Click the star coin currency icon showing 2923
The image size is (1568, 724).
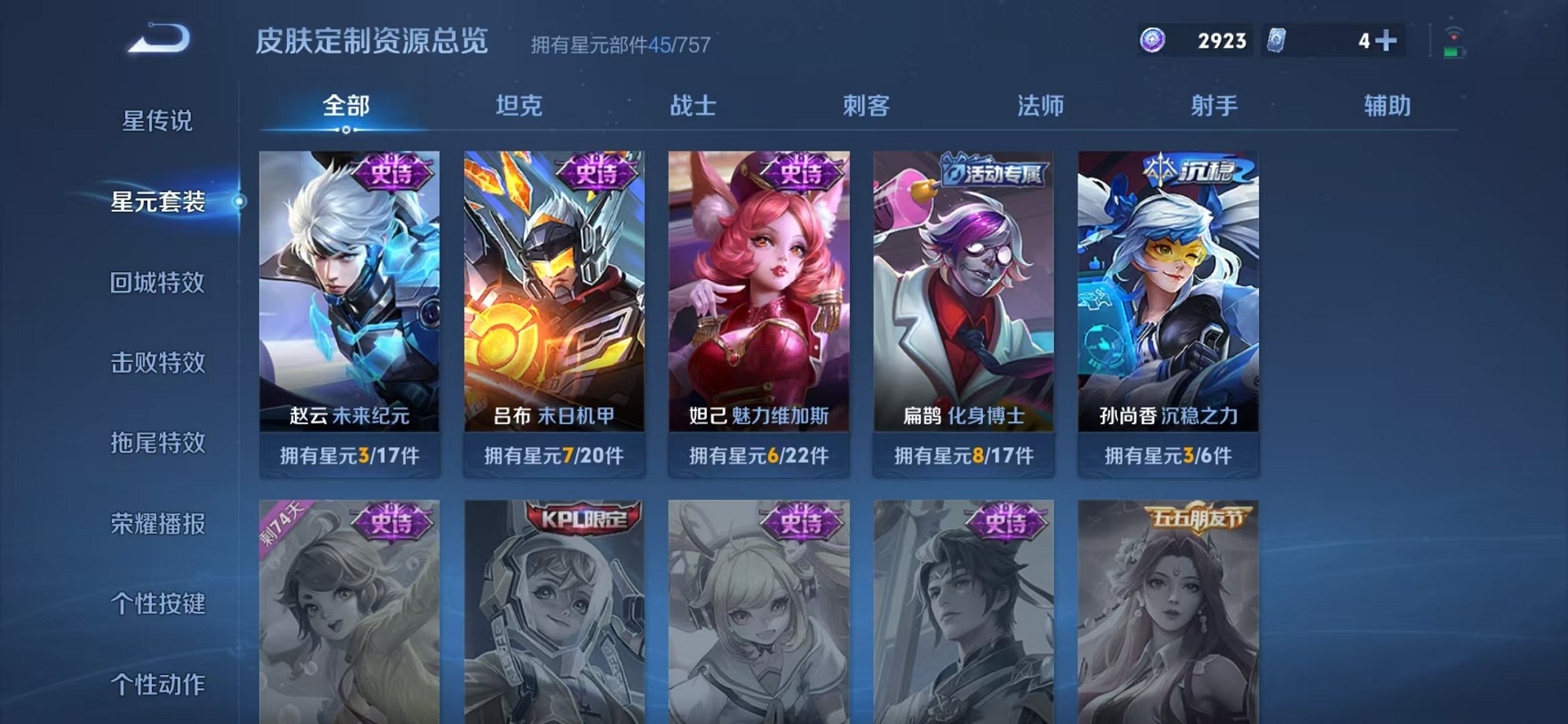[1153, 39]
